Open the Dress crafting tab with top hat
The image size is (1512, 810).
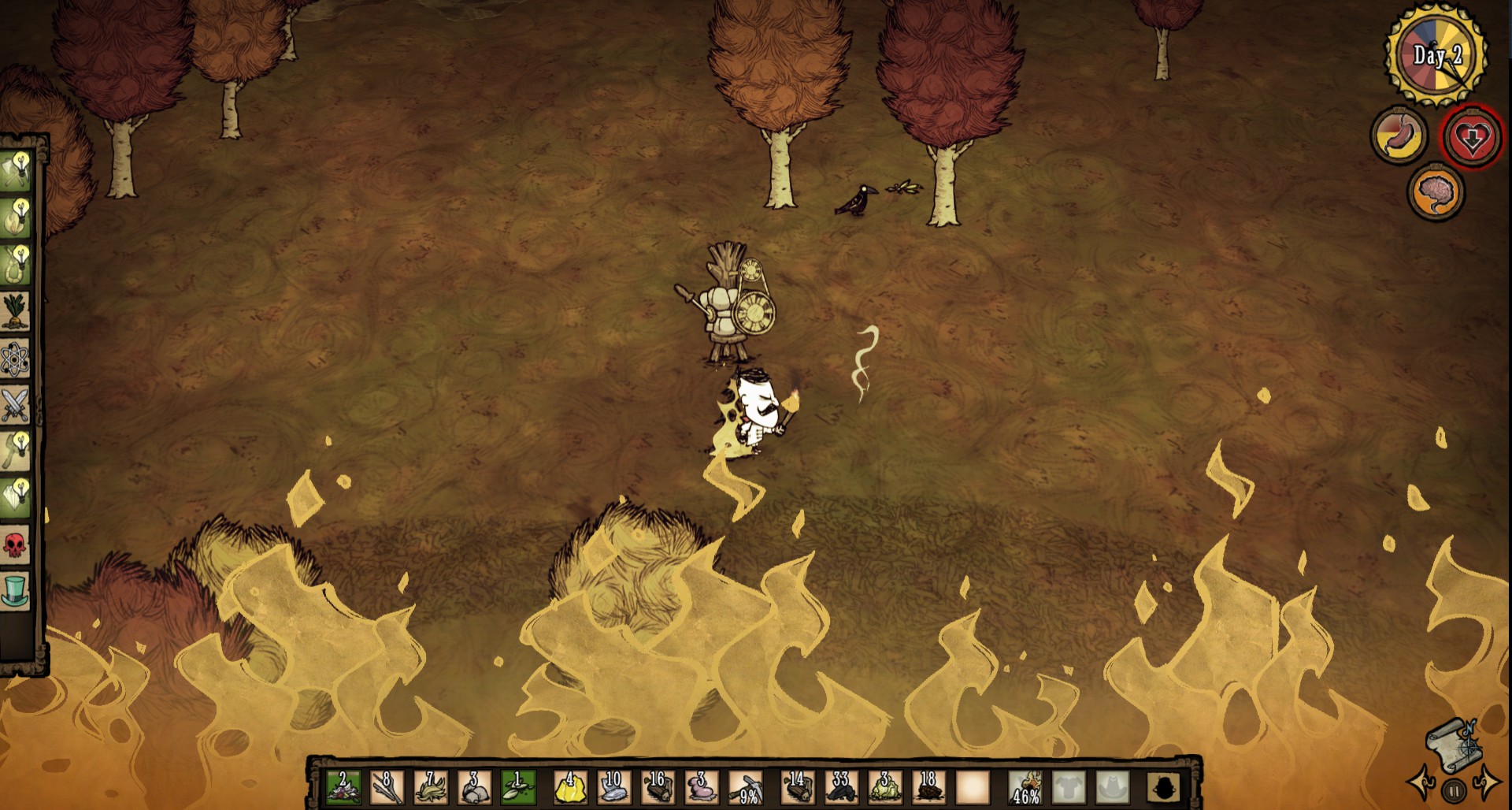[15, 589]
